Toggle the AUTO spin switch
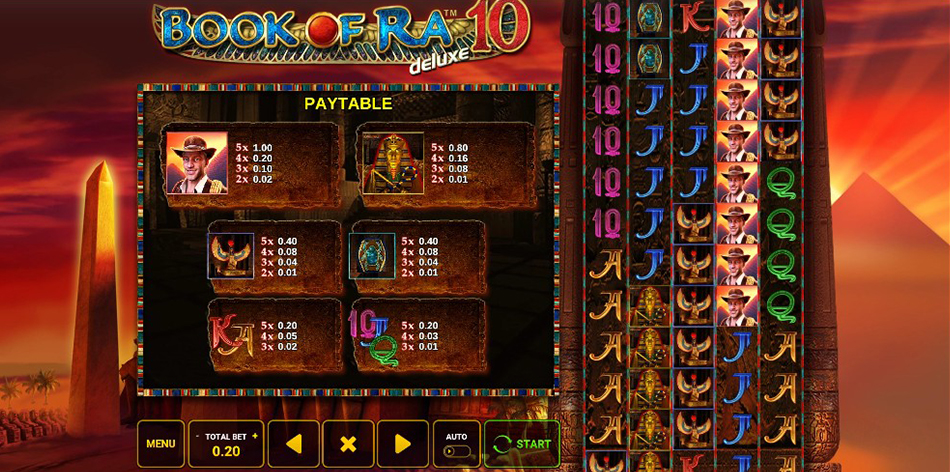Image resolution: width=950 pixels, height=472 pixels. (456, 451)
